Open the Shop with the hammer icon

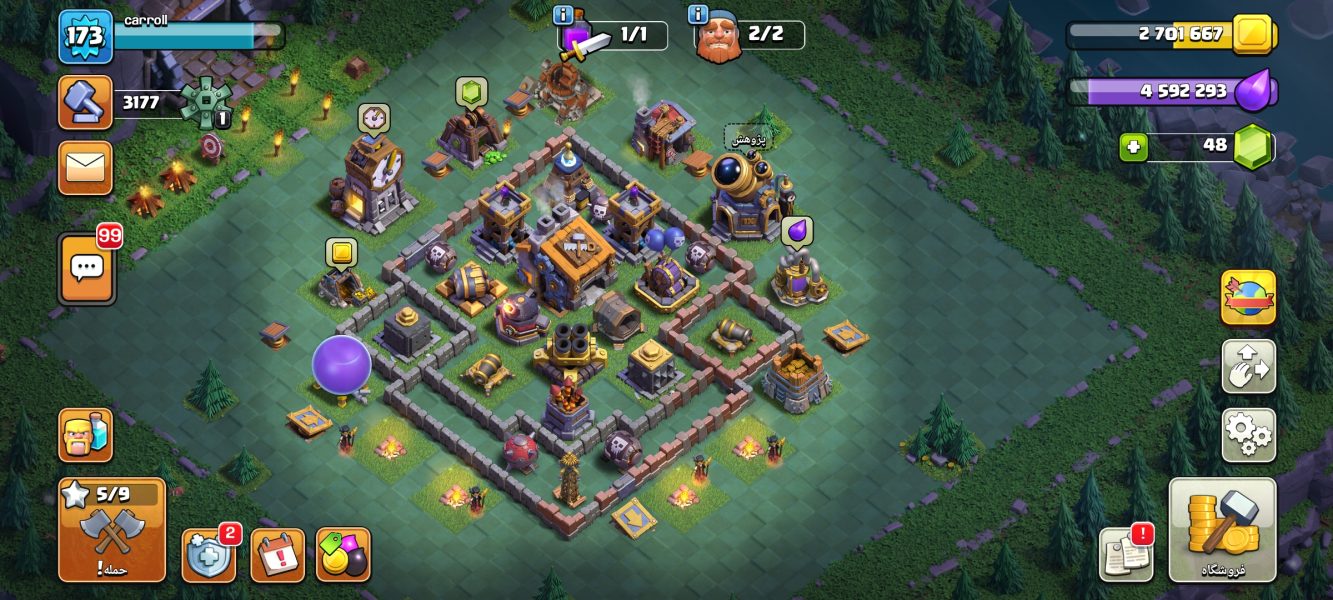[1222, 530]
